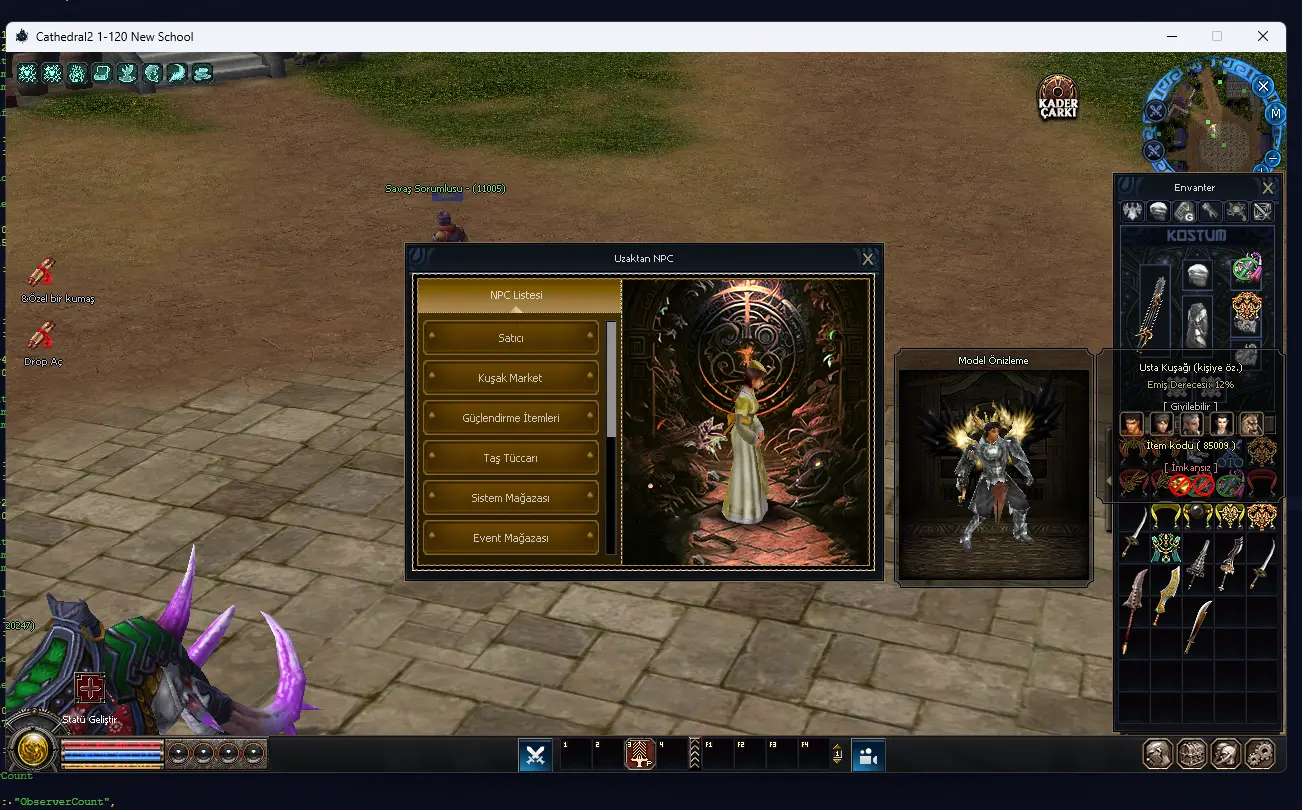Viewport: 1302px width, 810px height.
Task: Select Sistem Mağazası from the list
Action: (x=511, y=498)
